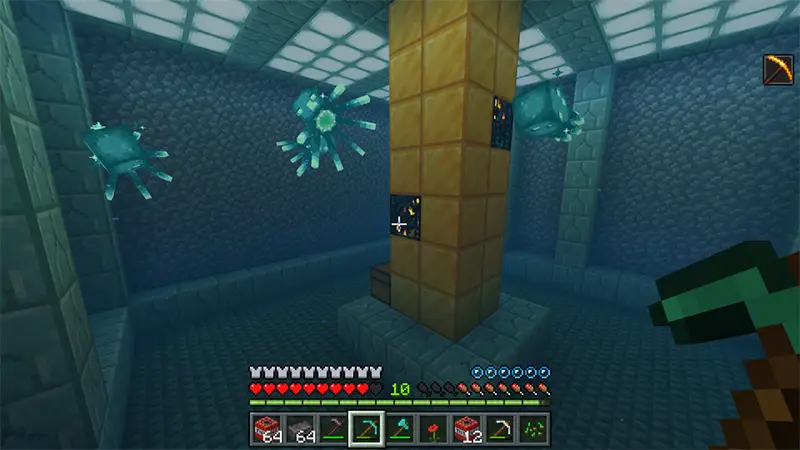Click the golden pickaxe status effect icon

777,68
